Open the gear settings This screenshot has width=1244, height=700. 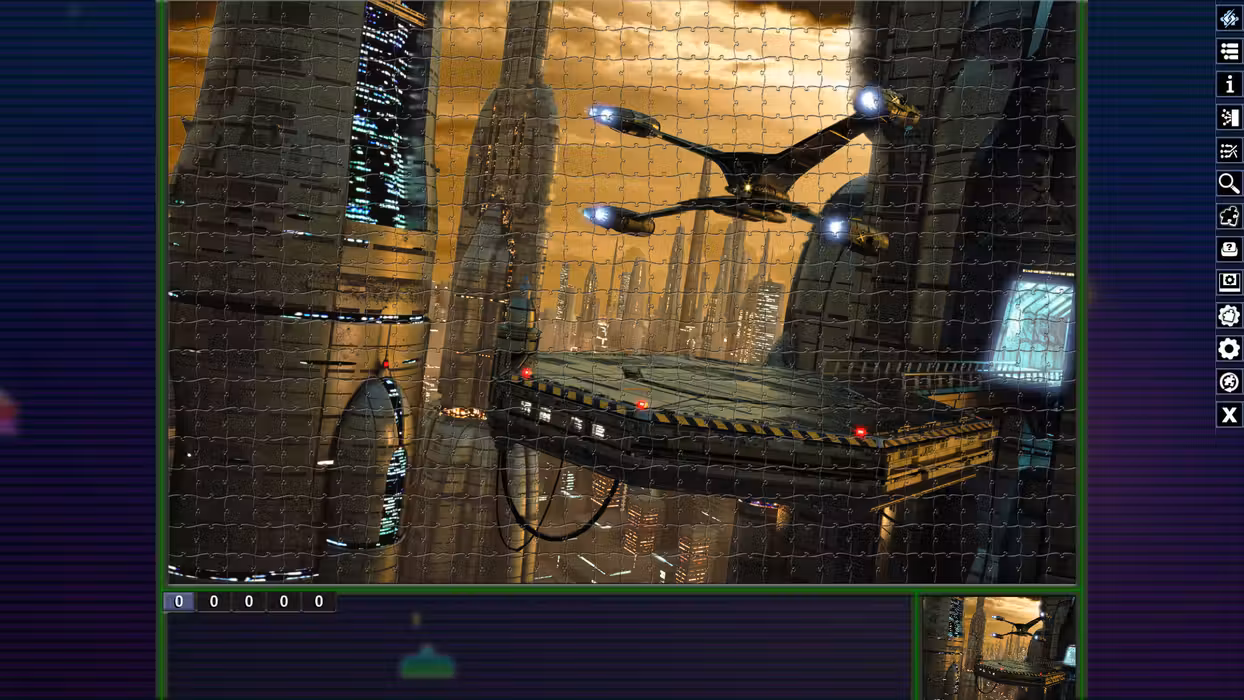[x=1229, y=348]
